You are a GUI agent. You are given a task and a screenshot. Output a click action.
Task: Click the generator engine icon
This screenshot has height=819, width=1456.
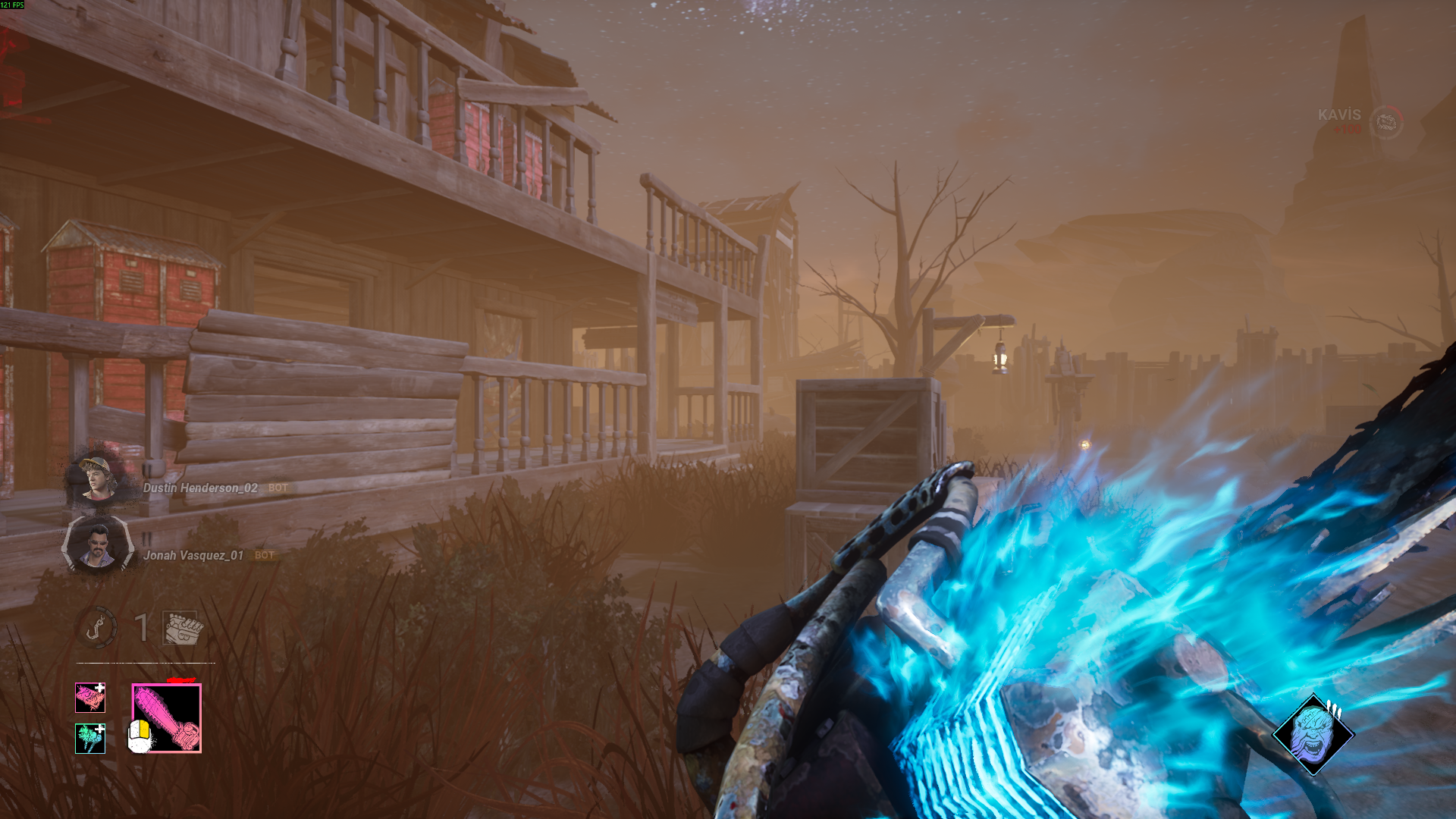pyautogui.click(x=183, y=628)
